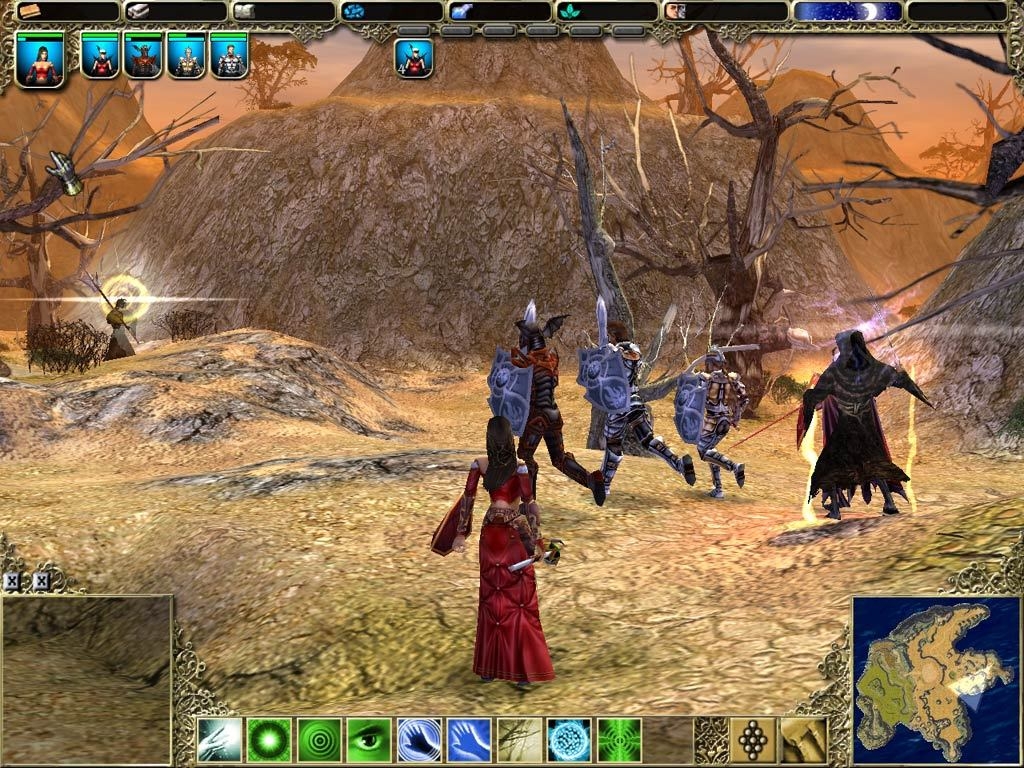The image size is (1024, 768).
Task: Activate the green cross pattern spell
Action: click(x=619, y=740)
